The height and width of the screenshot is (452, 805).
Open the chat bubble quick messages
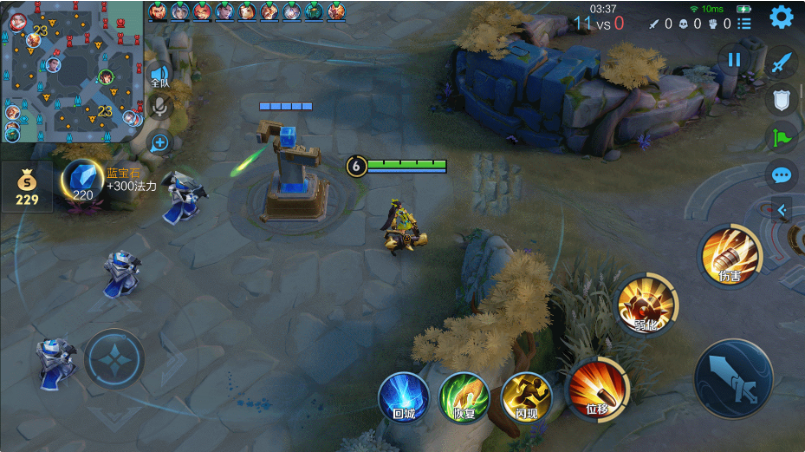pyautogui.click(x=781, y=175)
